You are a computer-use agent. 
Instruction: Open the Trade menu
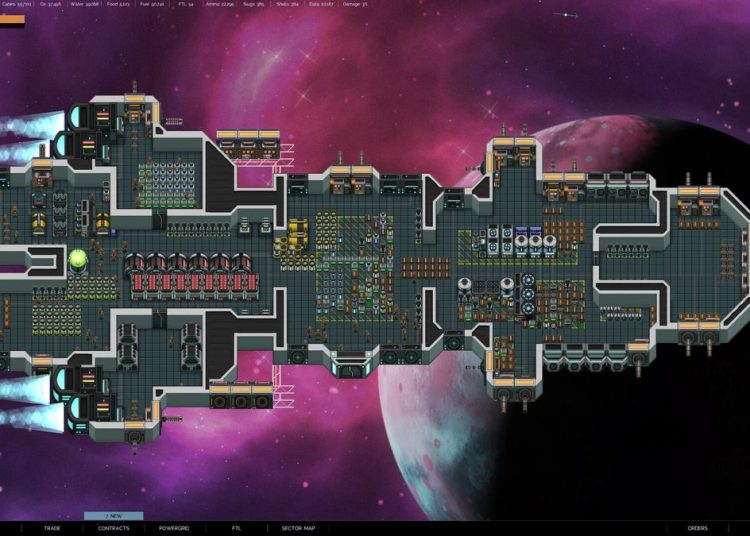[x=52, y=528]
